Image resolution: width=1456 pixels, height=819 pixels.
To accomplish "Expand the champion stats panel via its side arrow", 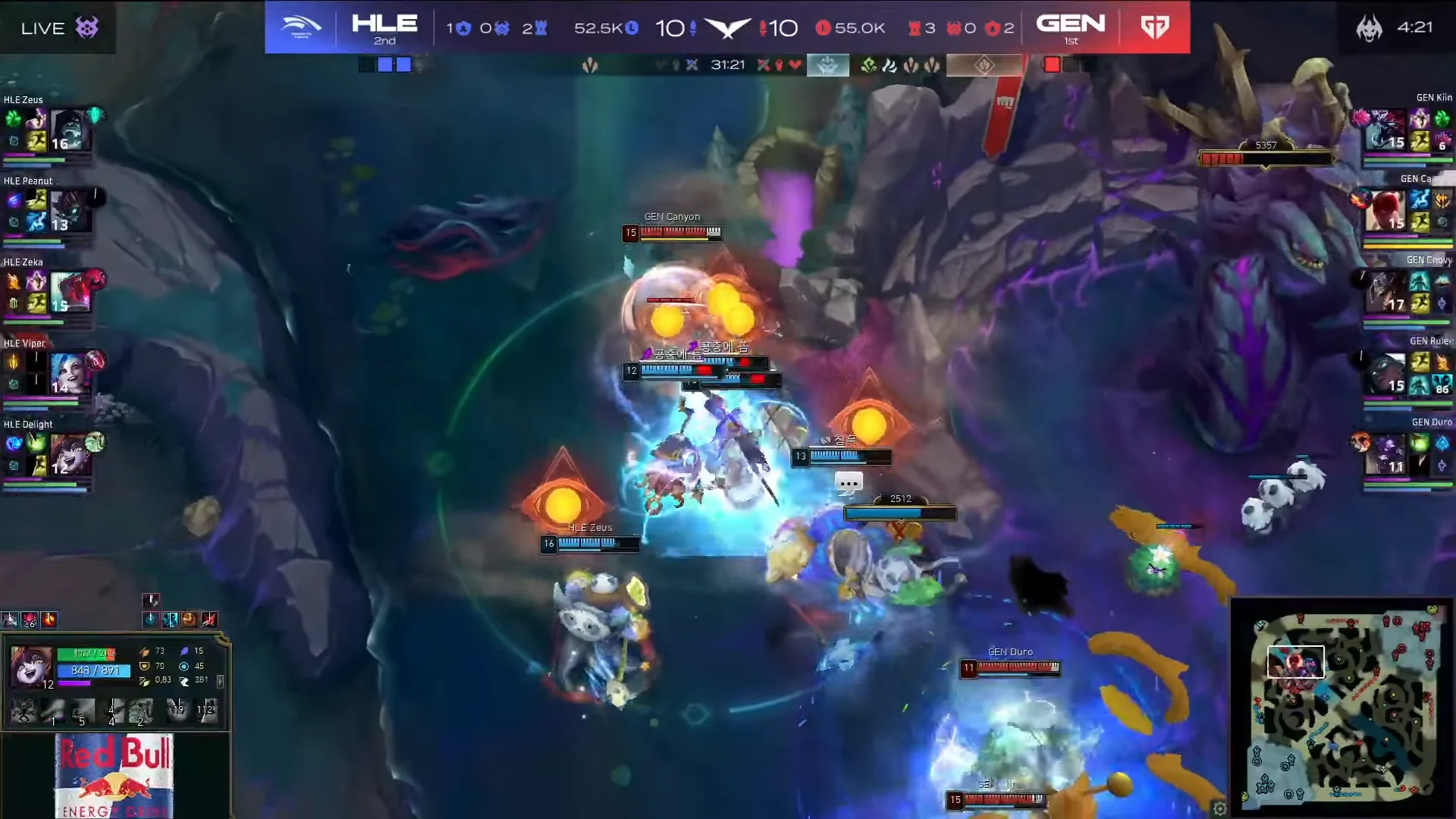I will [x=221, y=682].
